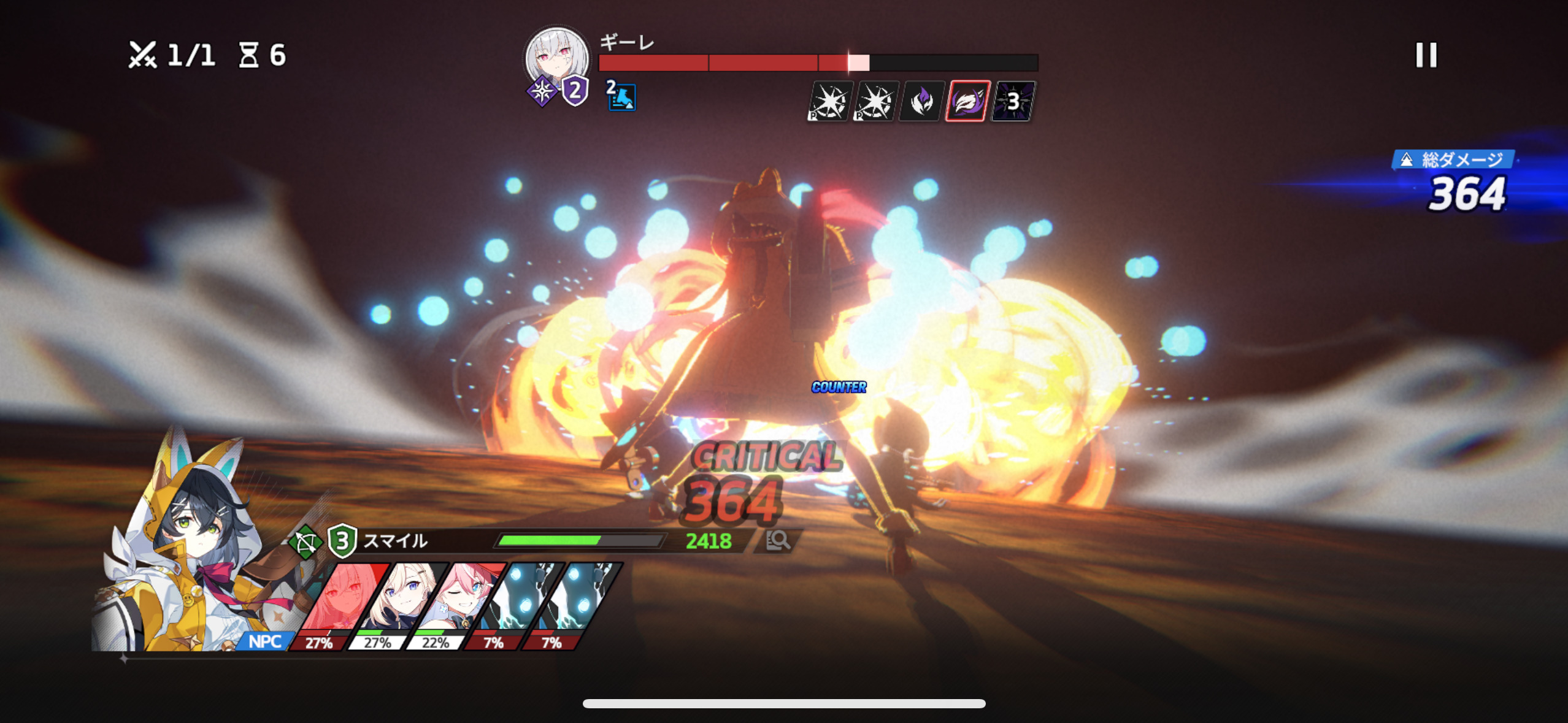Show the 総ダメージ total damage panel

1463,183
